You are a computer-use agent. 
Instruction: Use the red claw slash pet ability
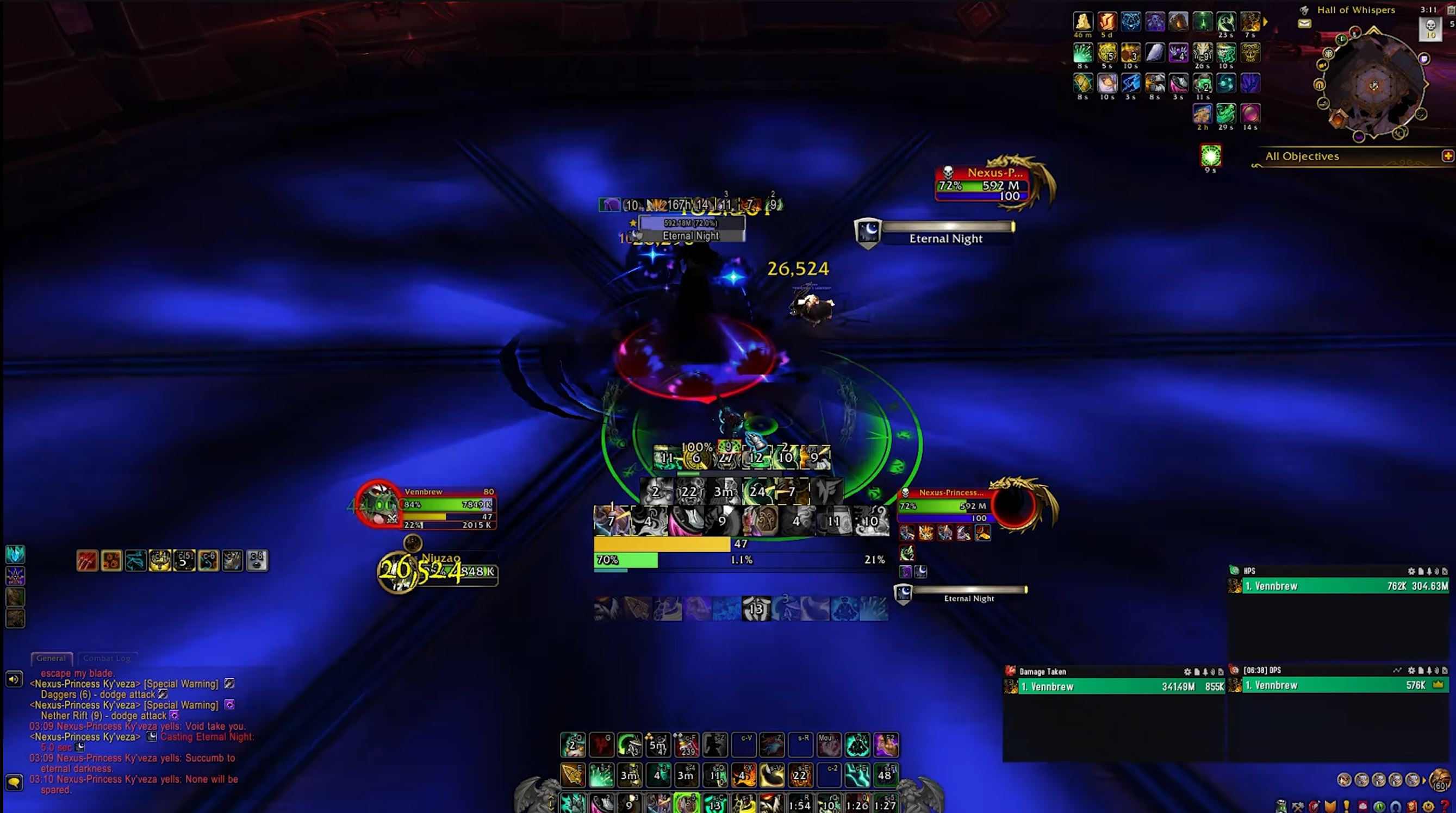coord(87,560)
